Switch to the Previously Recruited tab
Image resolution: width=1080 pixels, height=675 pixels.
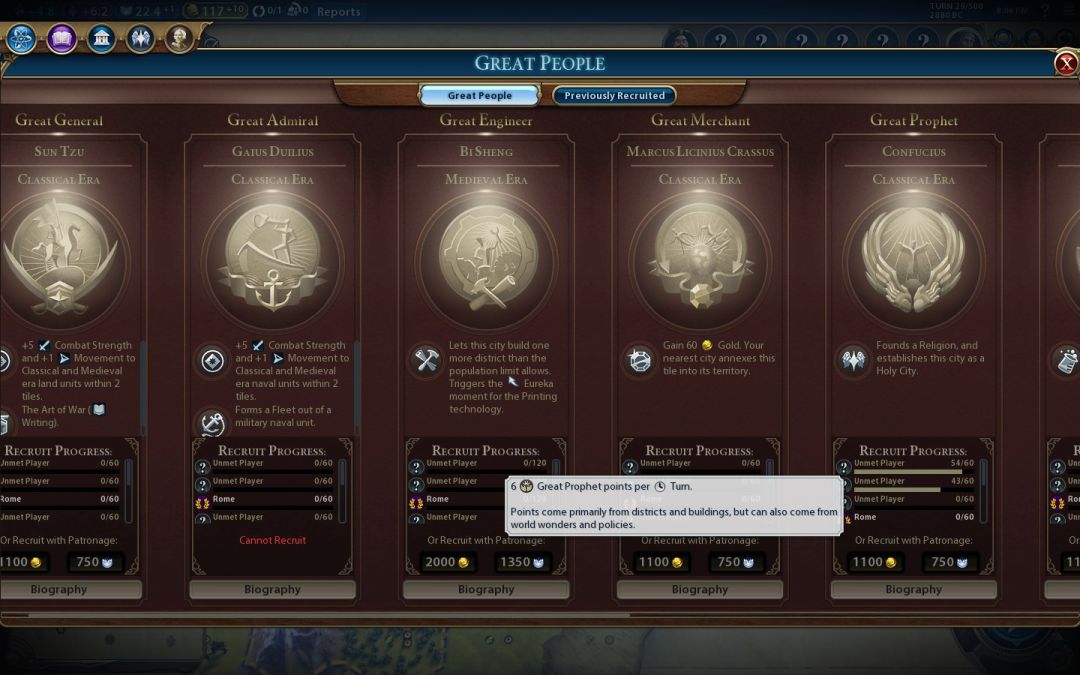(614, 96)
